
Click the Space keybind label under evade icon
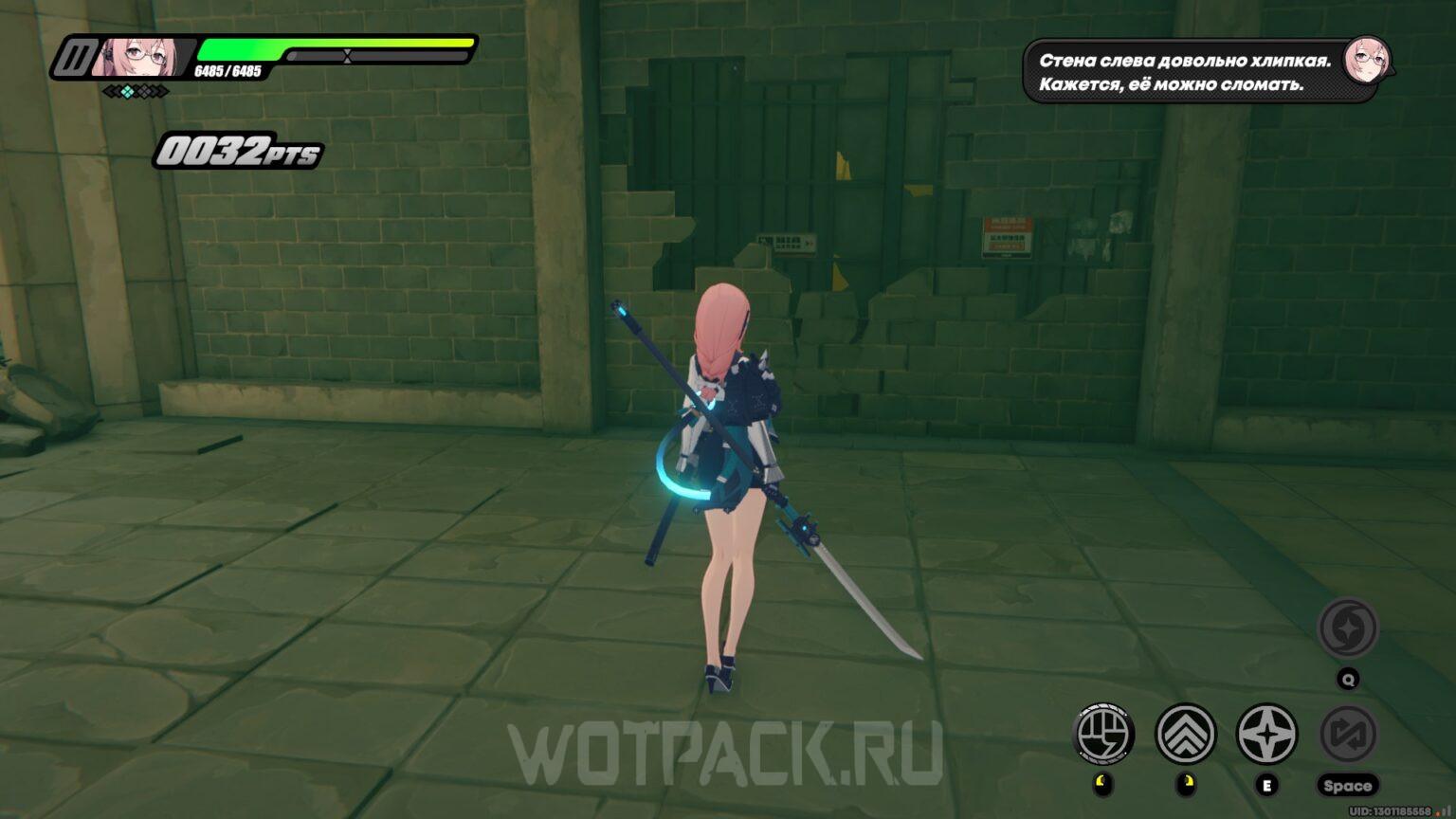tap(1350, 785)
